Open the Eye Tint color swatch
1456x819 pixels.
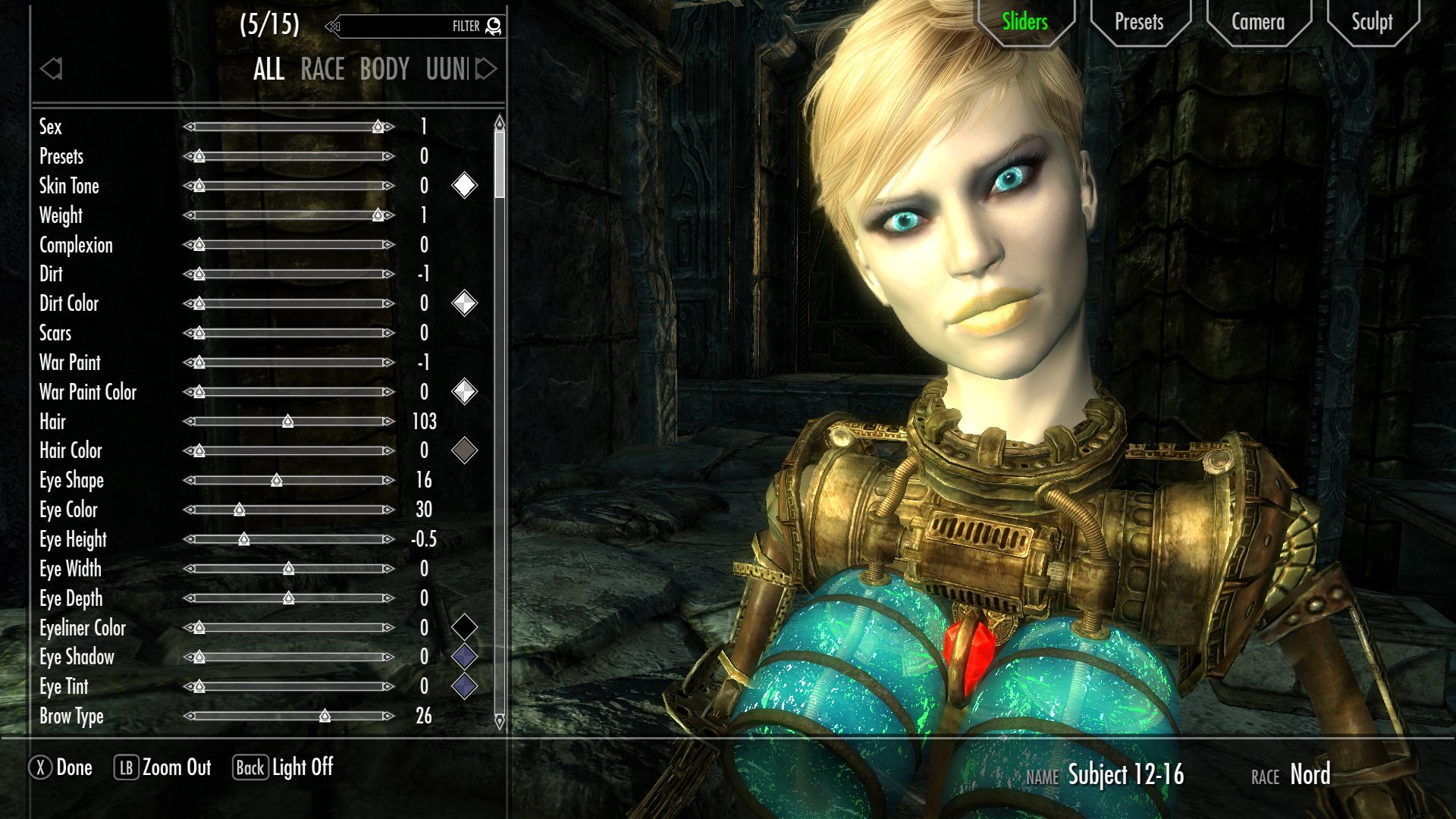465,687
